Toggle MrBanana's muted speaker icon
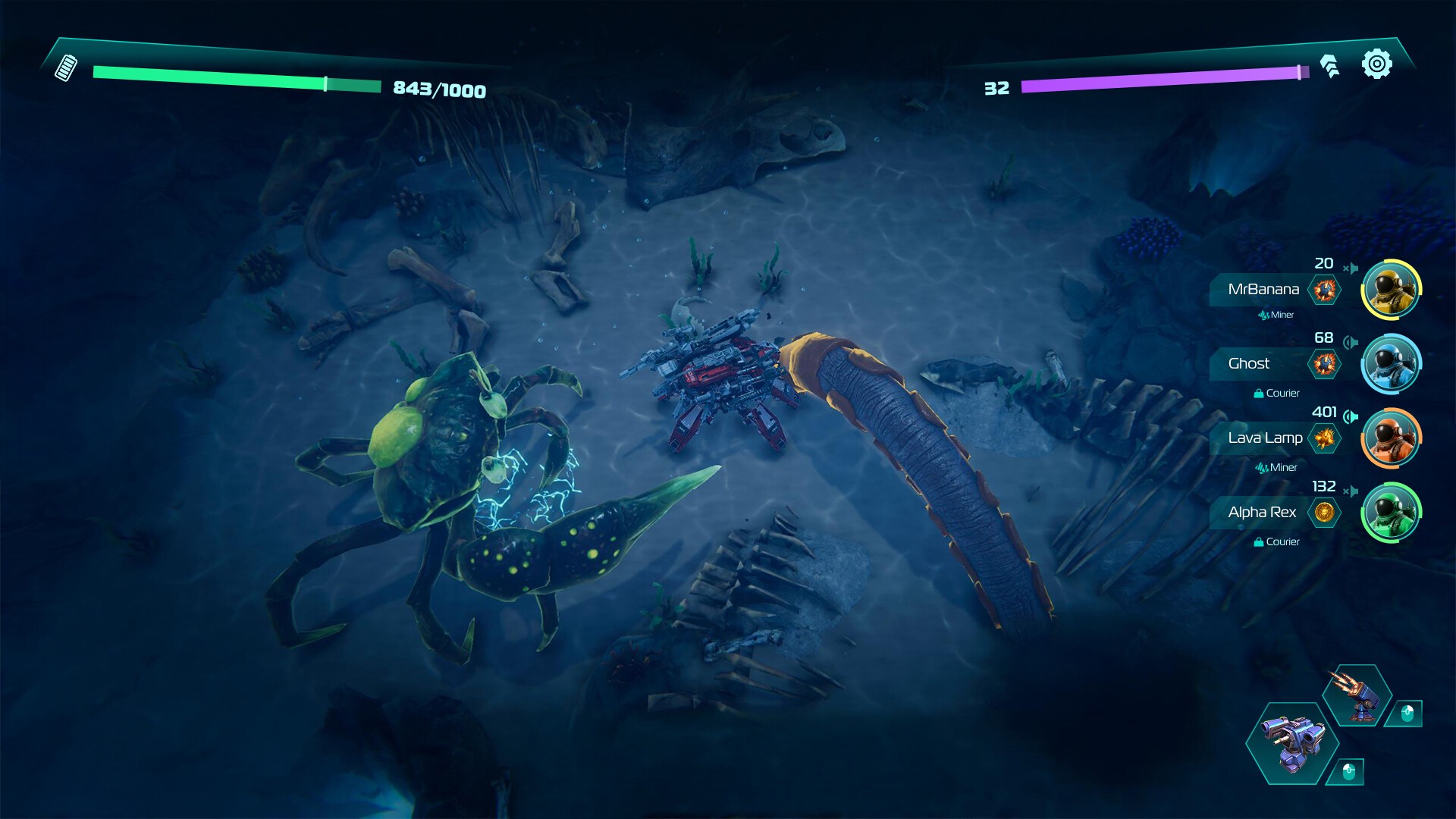Screen dimensions: 1456x819 tap(1351, 268)
